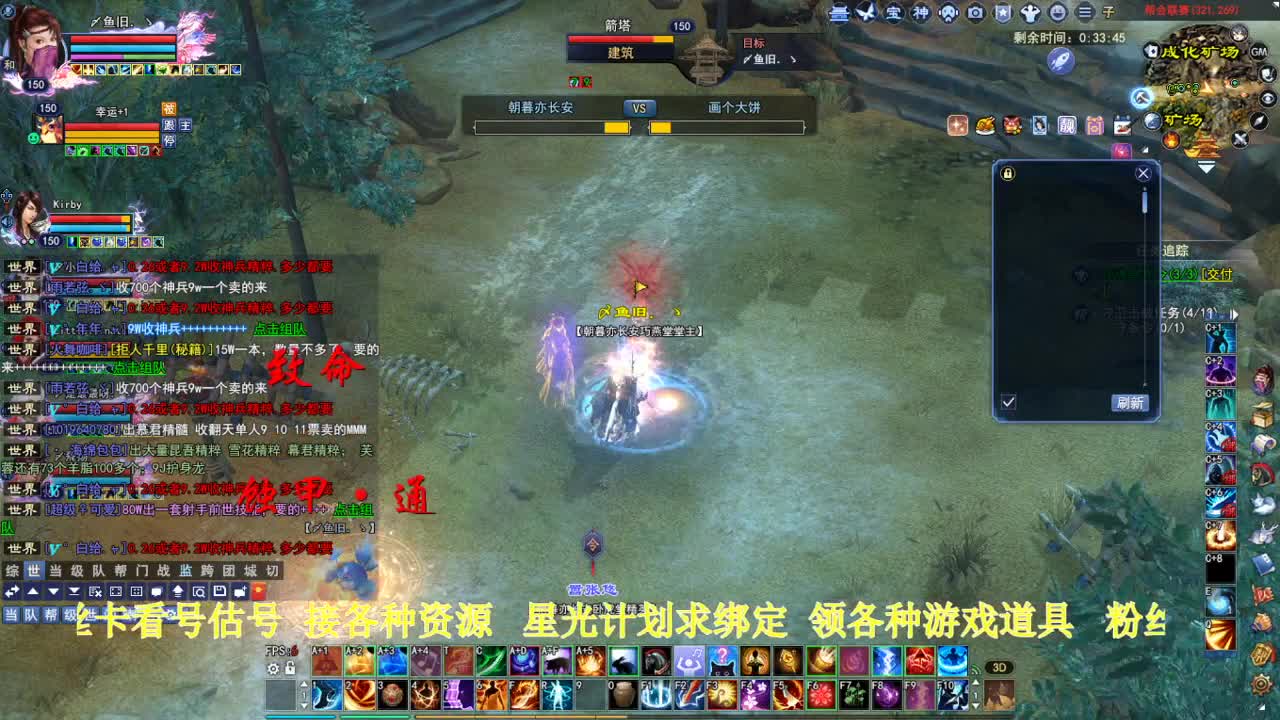Image resolution: width=1280 pixels, height=720 pixels.
Task: Click the smiley emoji icon in the top bar
Action: (1057, 13)
